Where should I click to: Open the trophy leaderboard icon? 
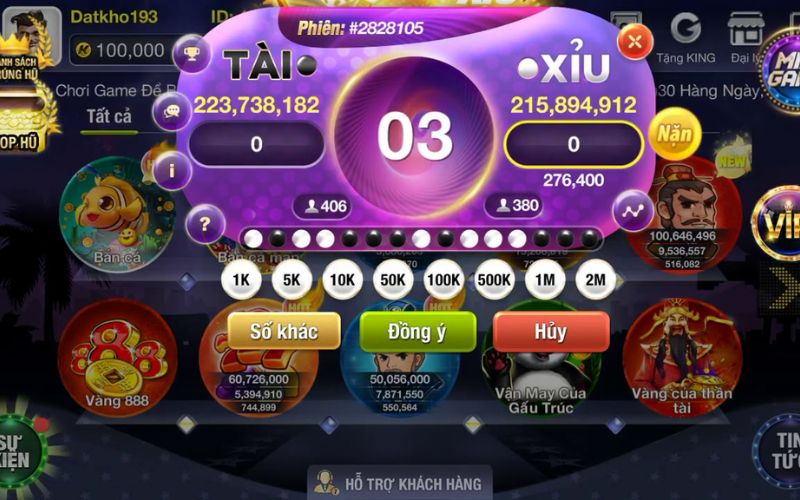pos(190,52)
